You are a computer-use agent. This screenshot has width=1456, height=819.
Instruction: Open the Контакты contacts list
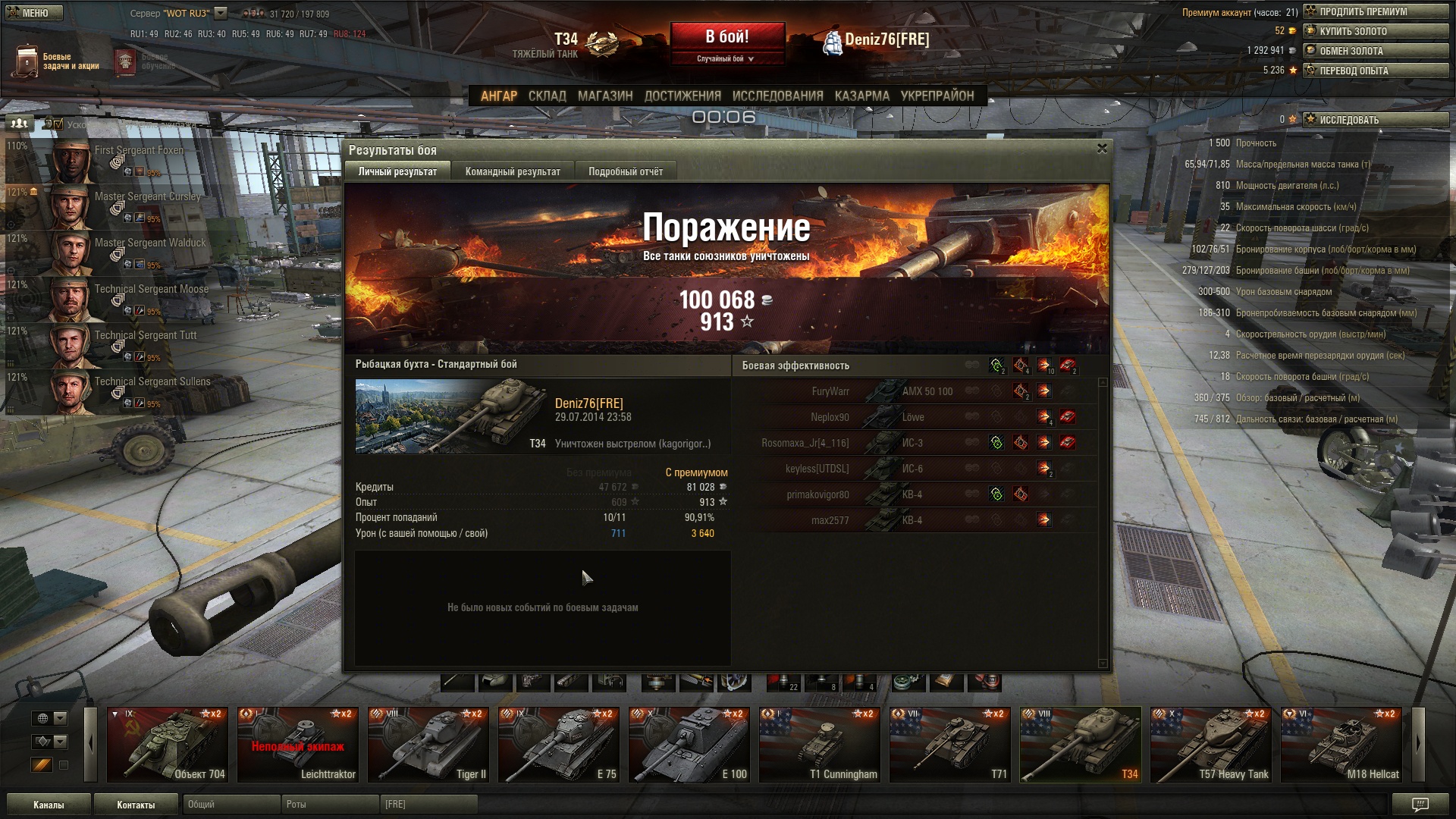[x=136, y=805]
